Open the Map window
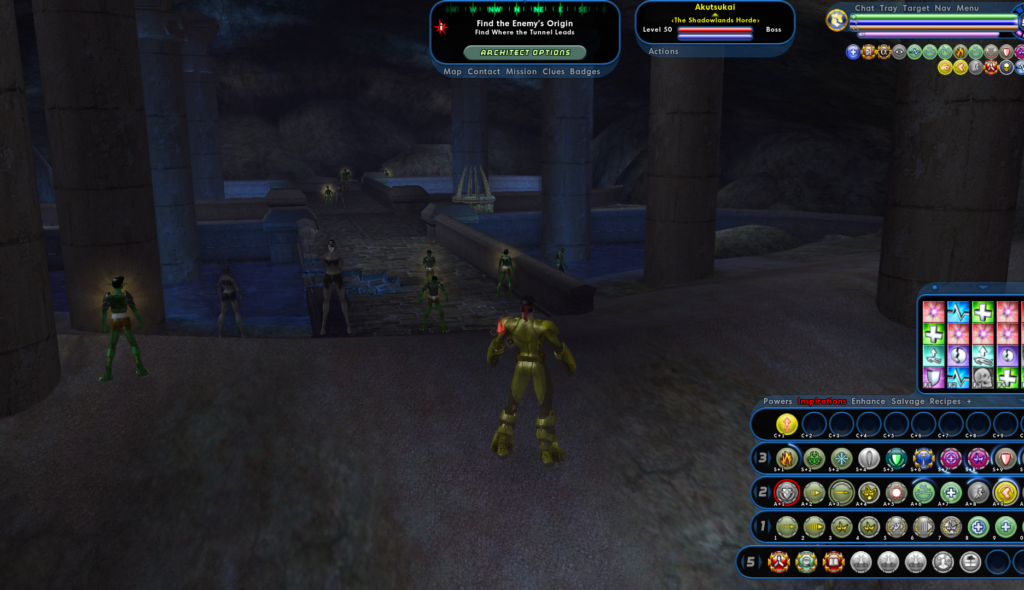The image size is (1024, 590). click(453, 72)
